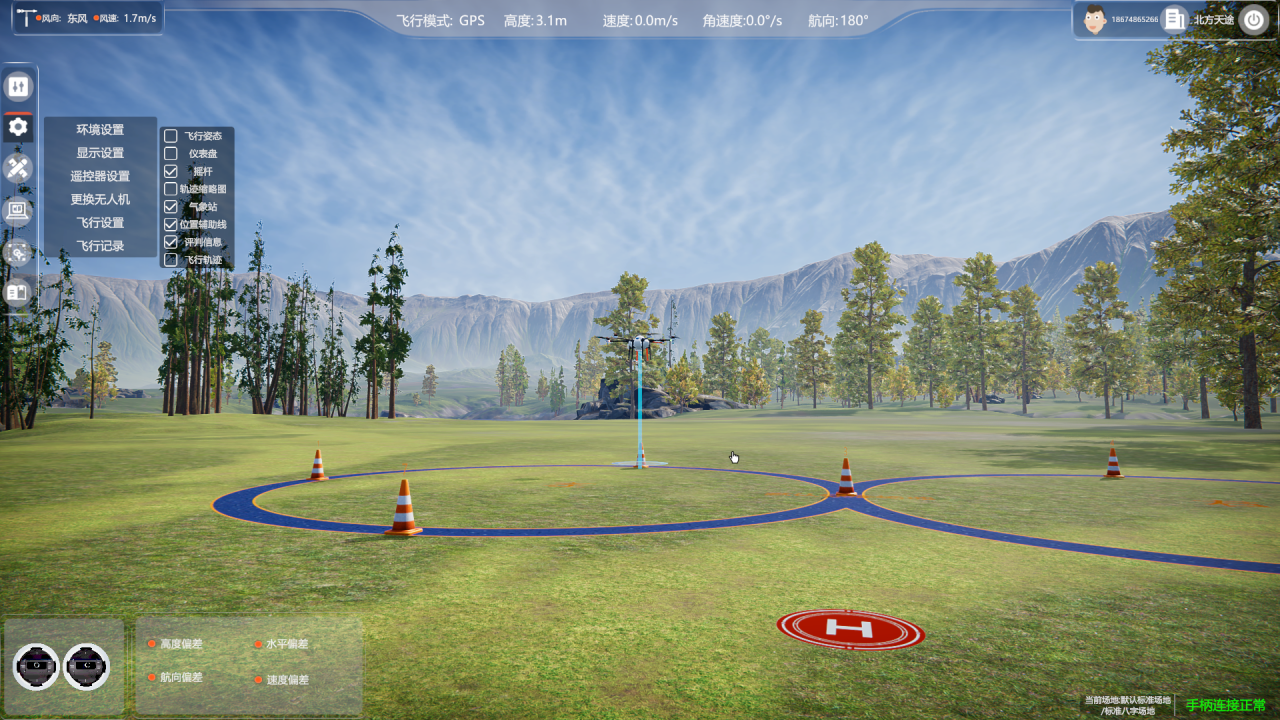This screenshot has width=1280, height=720.
Task: Toggle the 轨迹缩略图 track thumbnail checkbox
Action: click(171, 188)
